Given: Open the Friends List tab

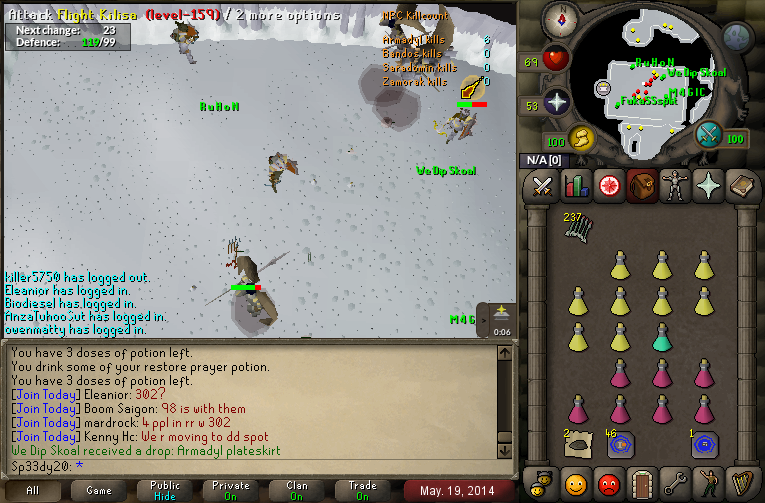Looking at the screenshot, I should pyautogui.click(x=575, y=483).
